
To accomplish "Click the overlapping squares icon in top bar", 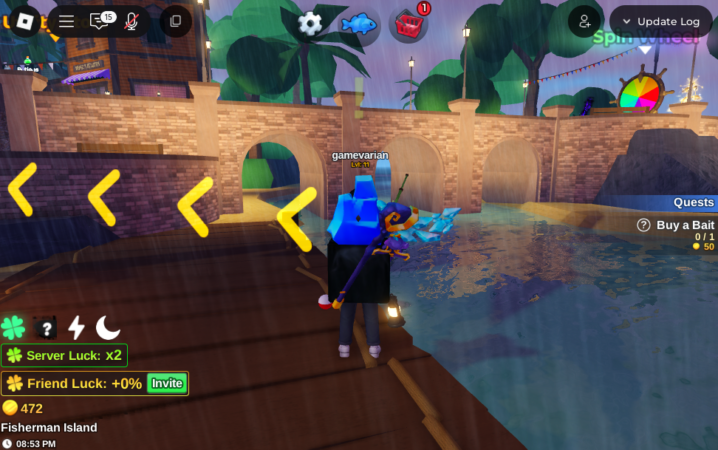I will (x=175, y=21).
